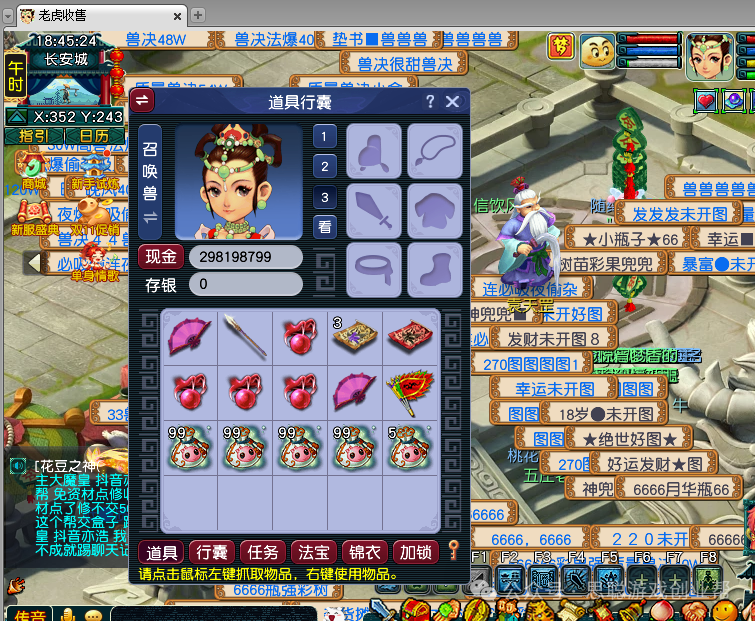Choose equipment set button 3
Image resolution: width=755 pixels, height=621 pixels.
pyautogui.click(x=325, y=197)
